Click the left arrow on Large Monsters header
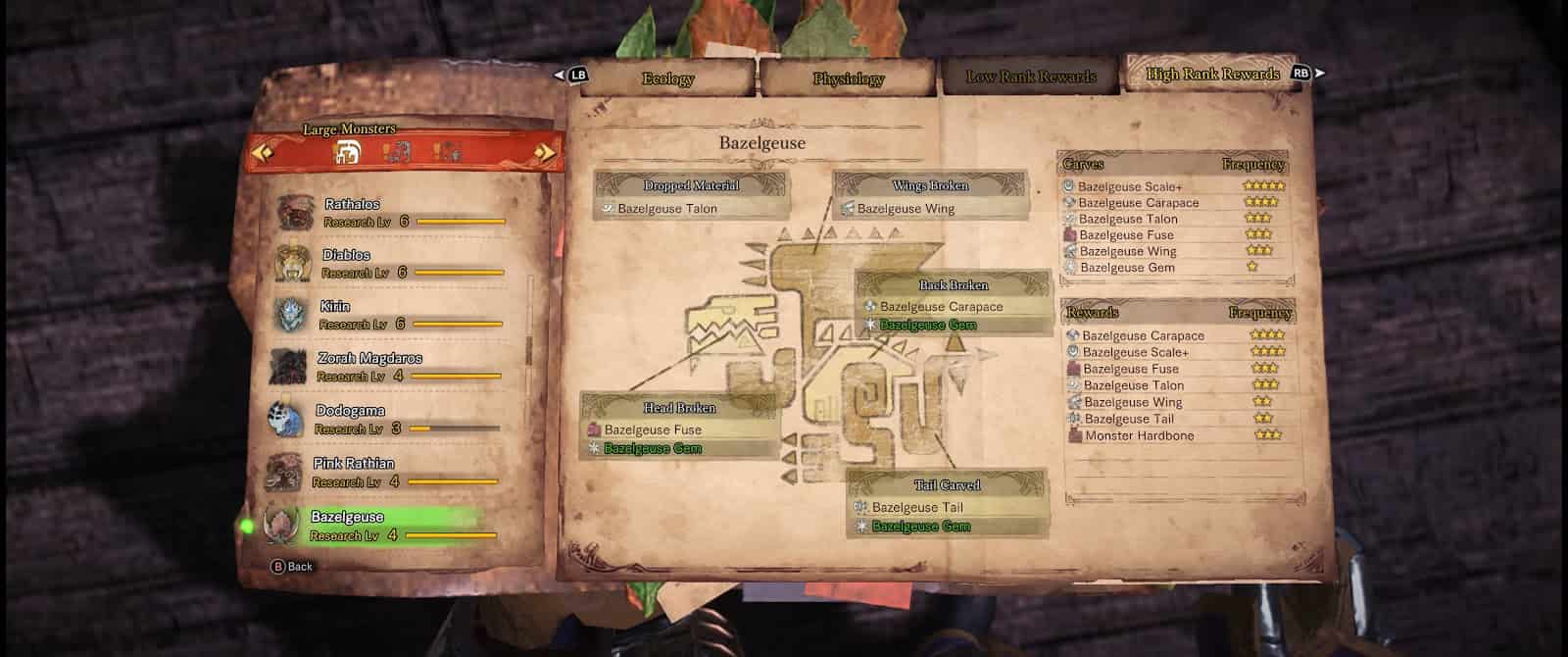Viewport: 1568px width, 657px height. click(x=262, y=152)
